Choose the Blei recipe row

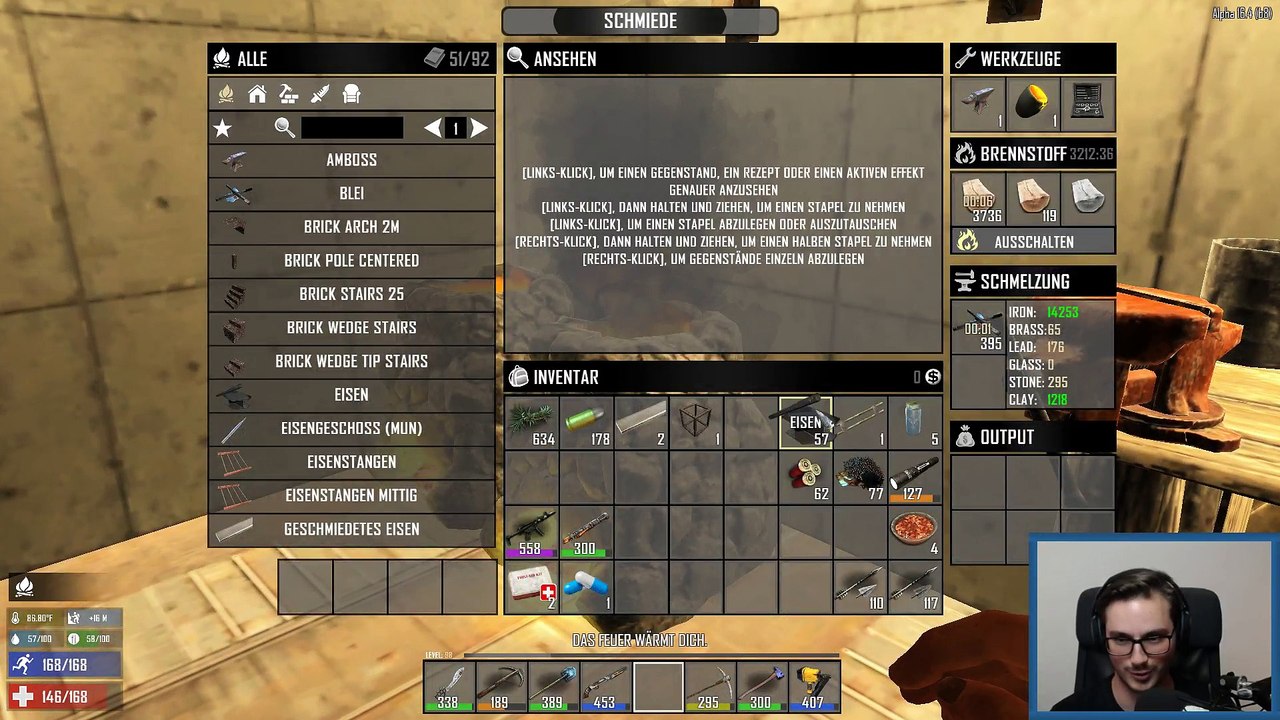tap(351, 193)
